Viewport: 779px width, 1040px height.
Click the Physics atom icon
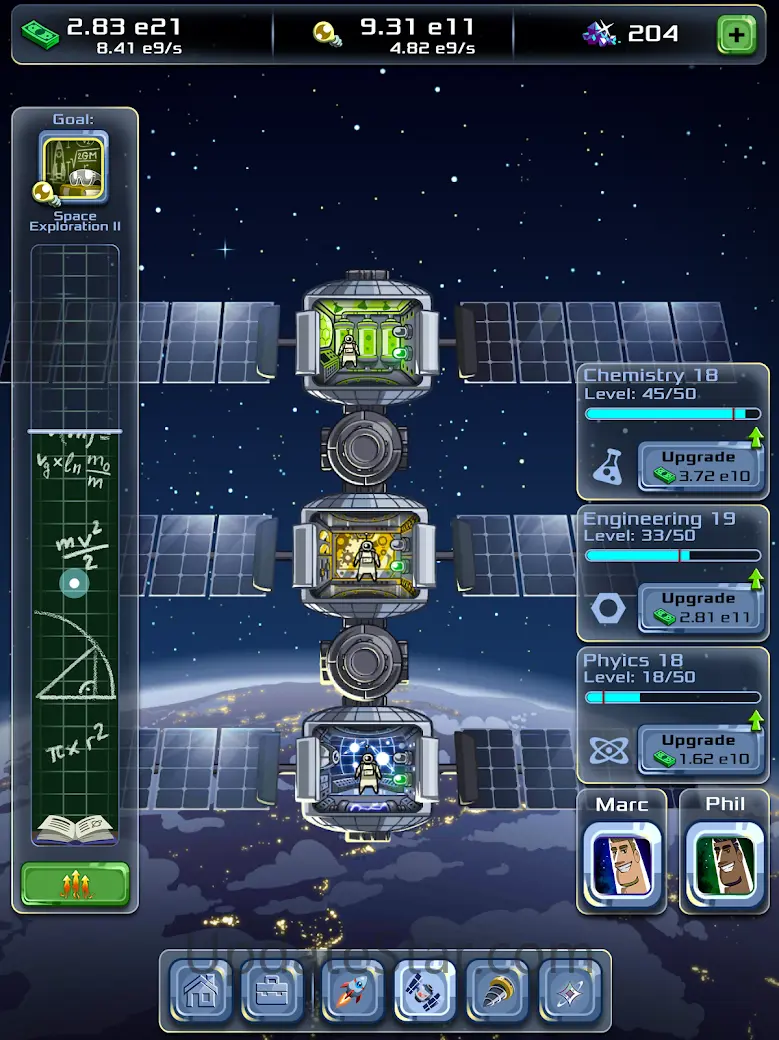[x=608, y=751]
